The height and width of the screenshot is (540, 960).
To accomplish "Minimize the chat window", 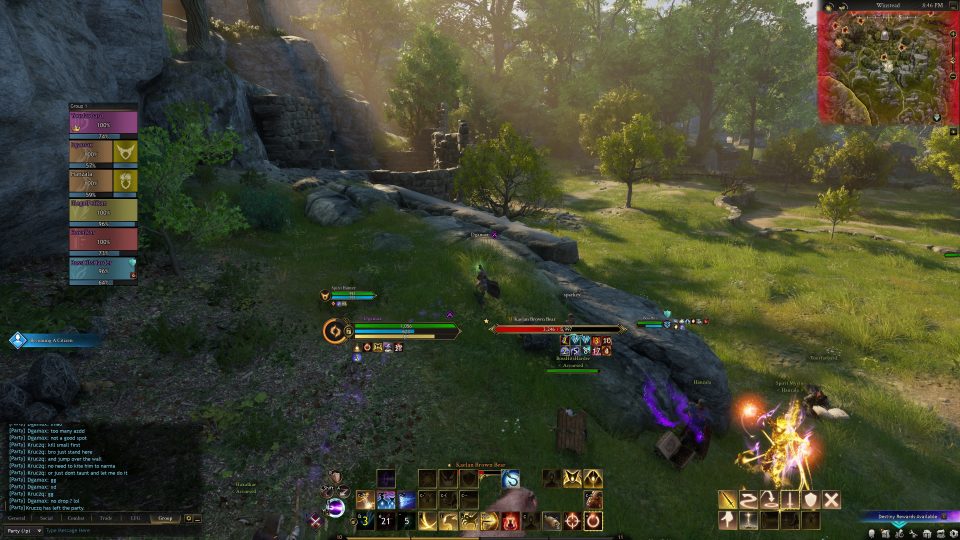I will tap(197, 518).
